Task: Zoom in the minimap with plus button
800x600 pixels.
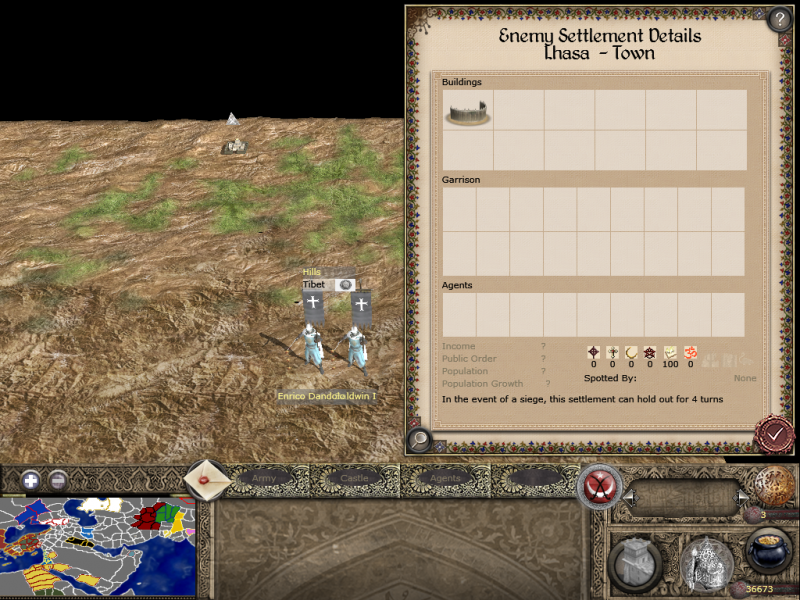Action: 31,480
